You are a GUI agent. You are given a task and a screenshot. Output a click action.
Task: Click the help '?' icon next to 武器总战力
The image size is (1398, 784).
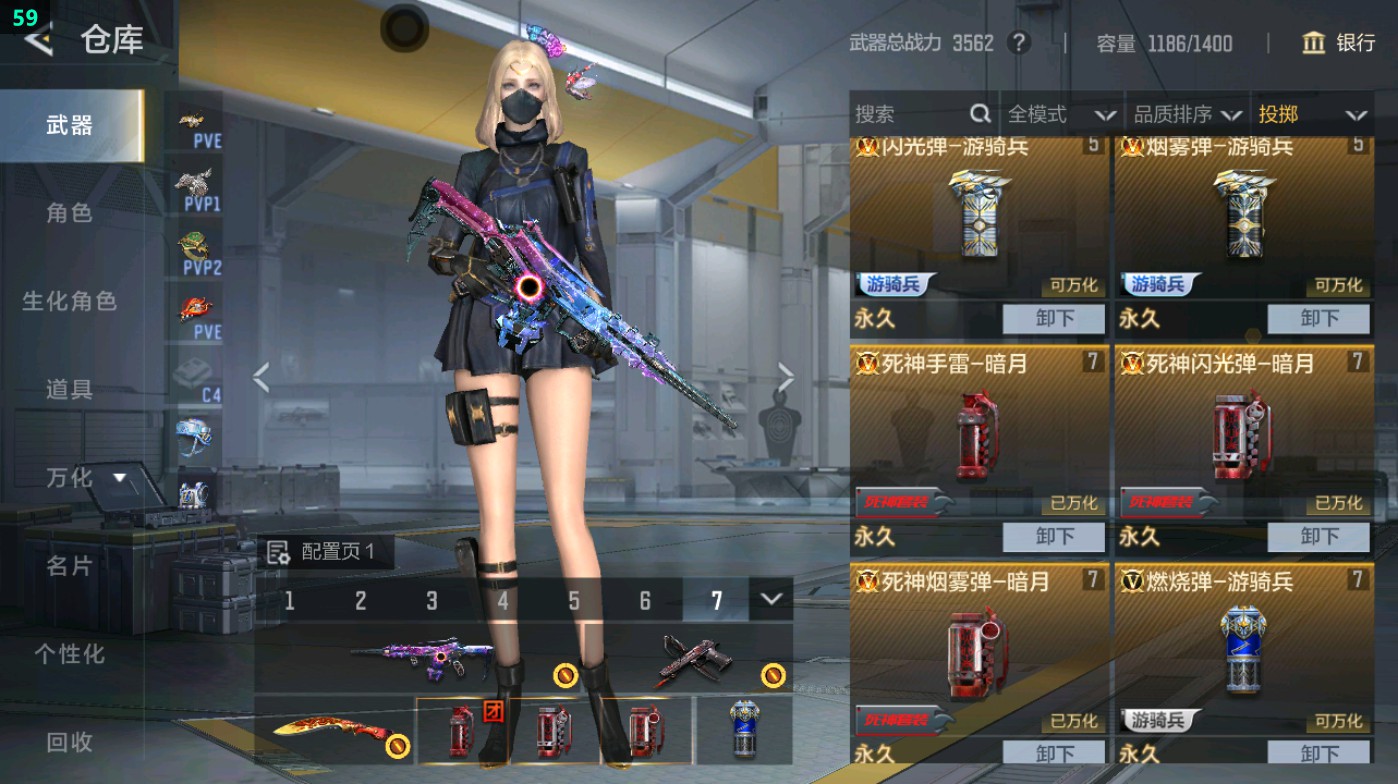(1017, 43)
